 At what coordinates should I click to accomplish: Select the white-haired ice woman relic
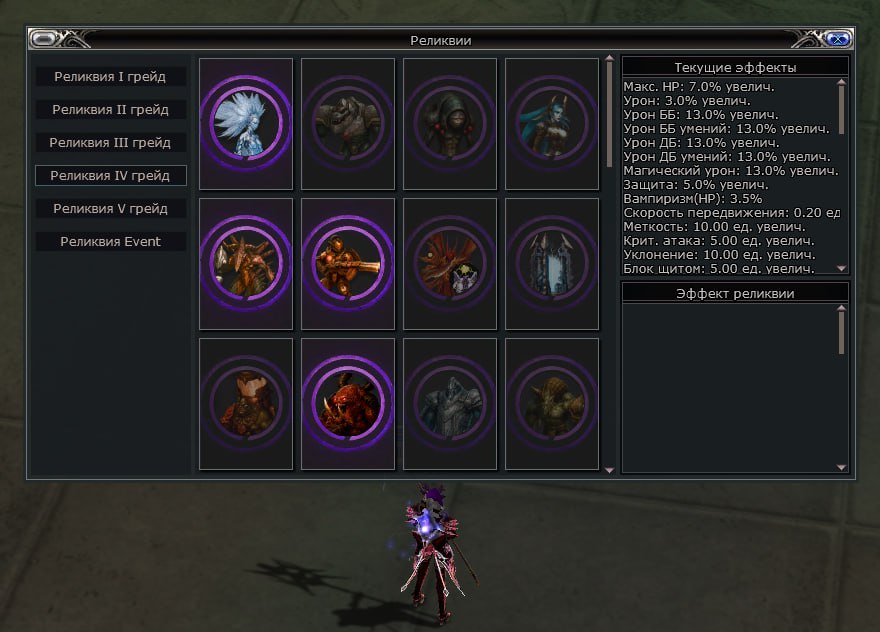click(246, 124)
